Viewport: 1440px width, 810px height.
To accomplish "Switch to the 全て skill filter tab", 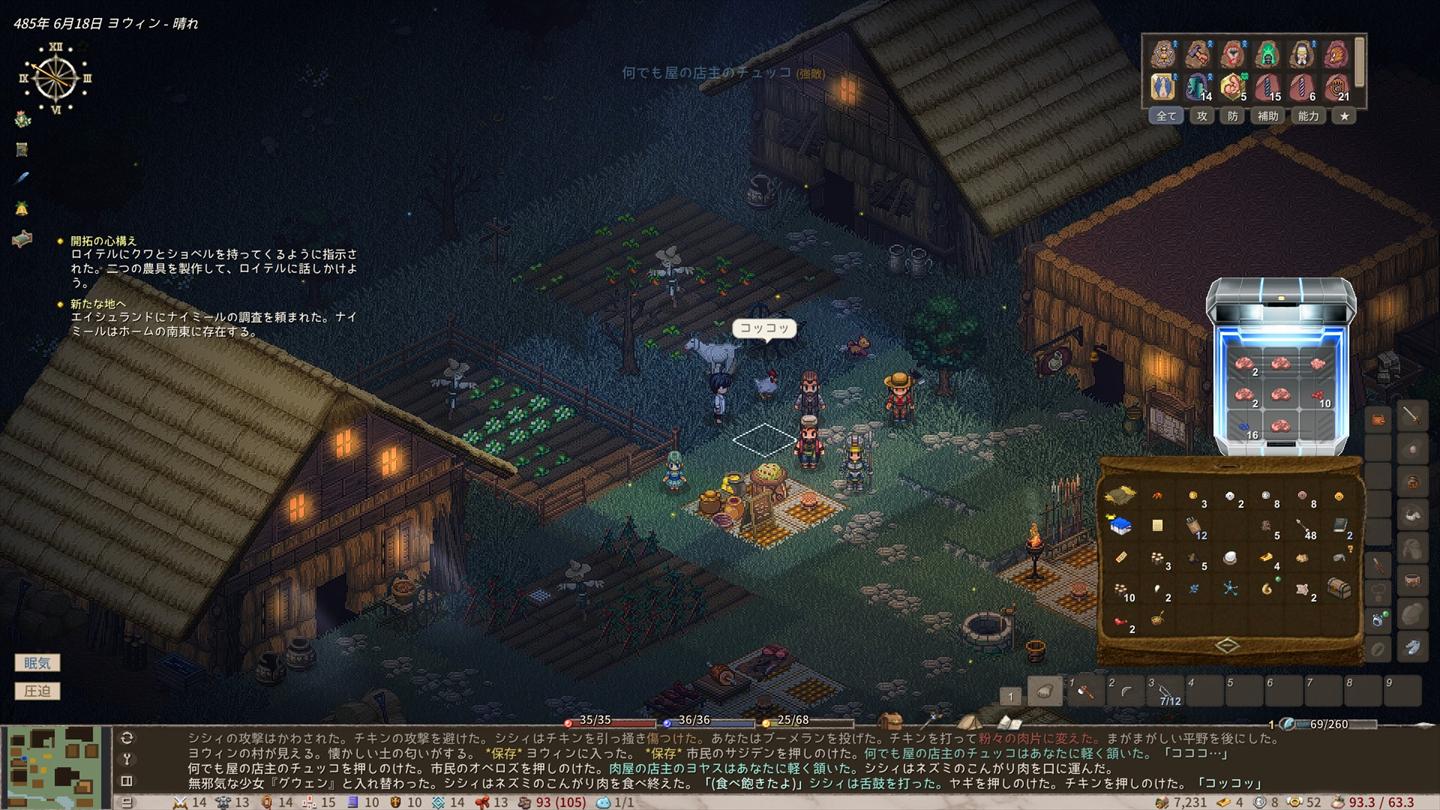I will click(1166, 116).
